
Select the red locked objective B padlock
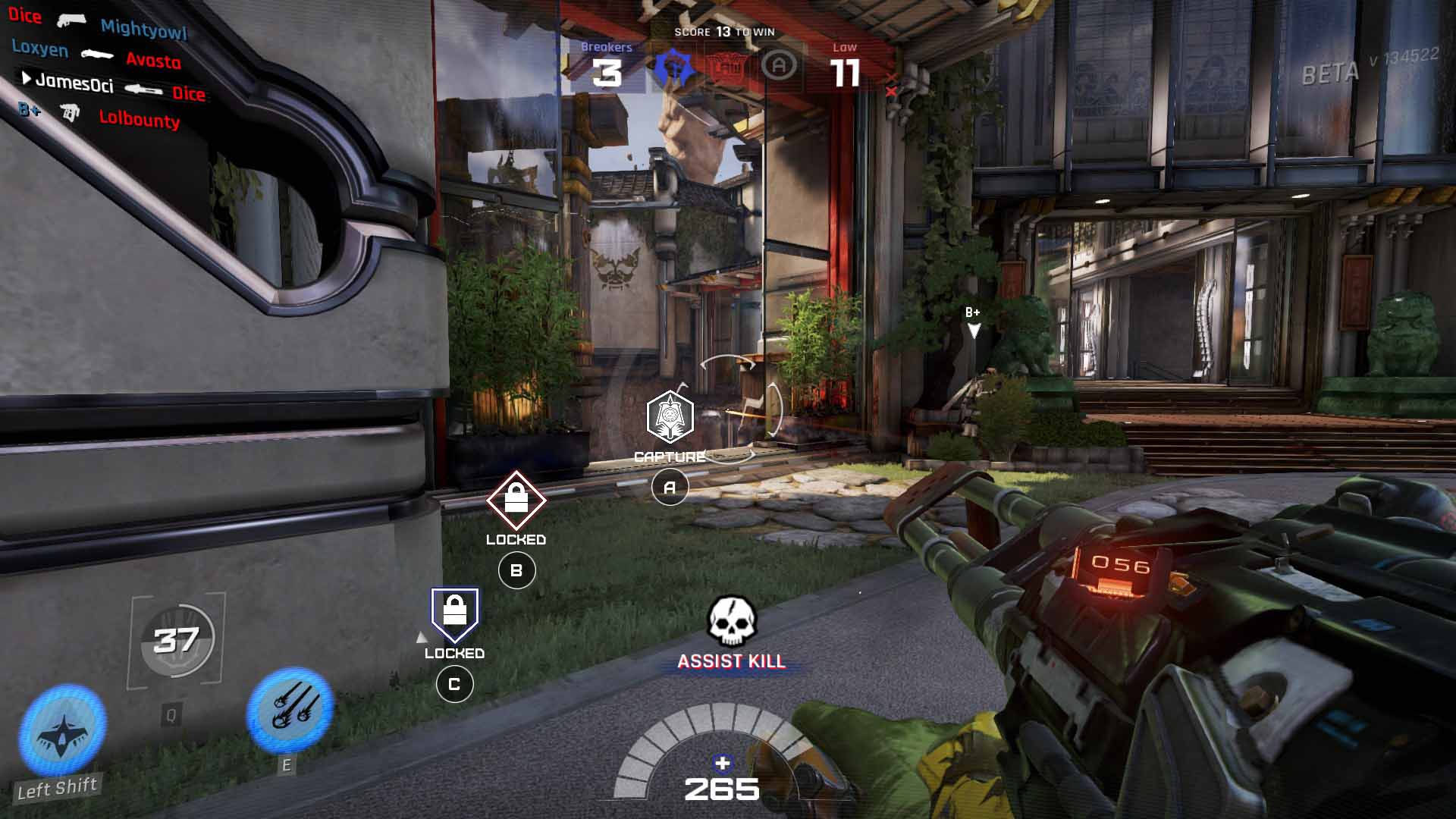(516, 500)
